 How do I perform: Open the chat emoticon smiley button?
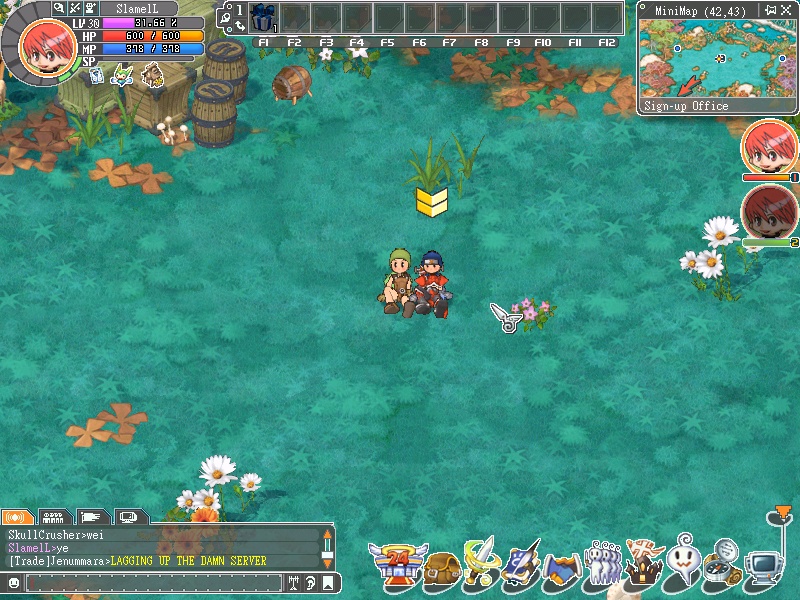click(x=13, y=582)
